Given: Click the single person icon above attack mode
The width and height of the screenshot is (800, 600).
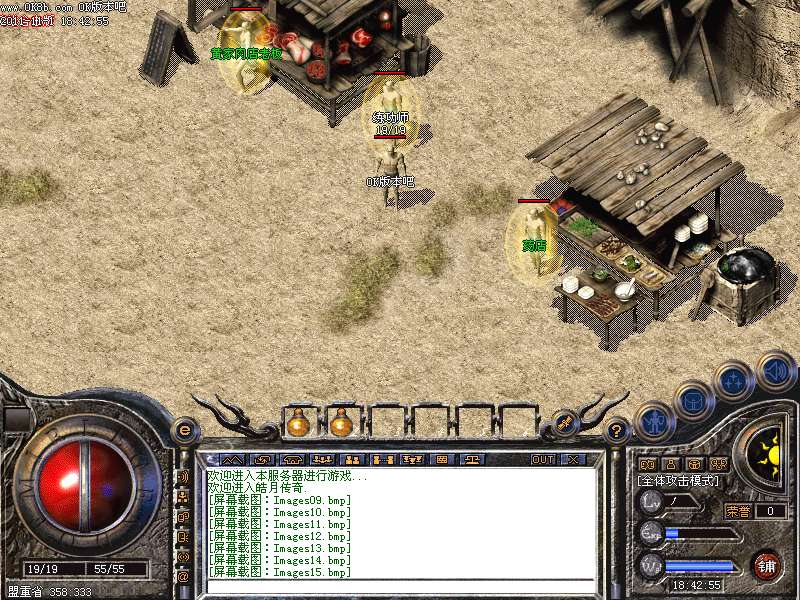Looking at the screenshot, I should click(671, 465).
